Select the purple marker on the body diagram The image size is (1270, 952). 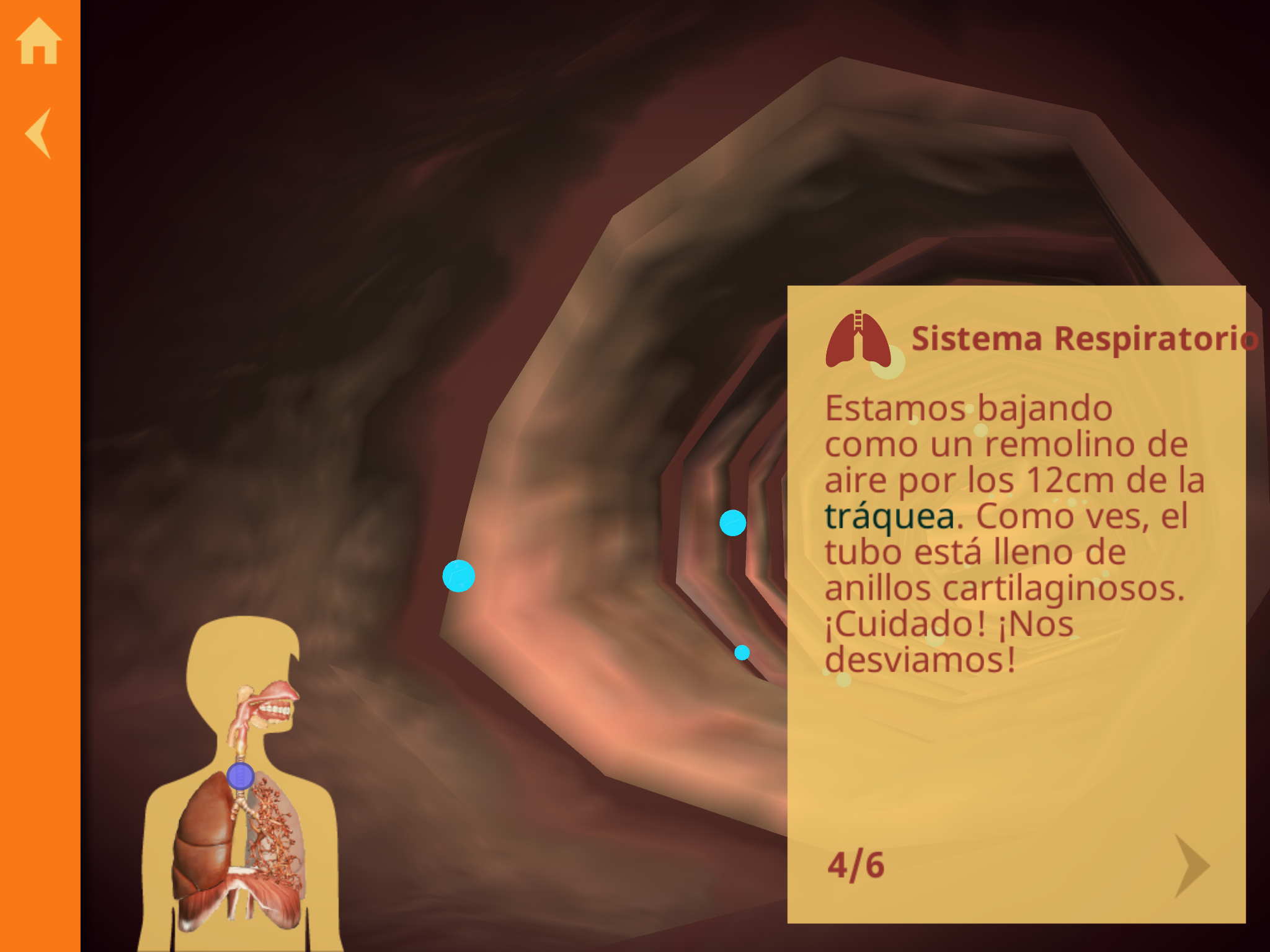pos(240,776)
